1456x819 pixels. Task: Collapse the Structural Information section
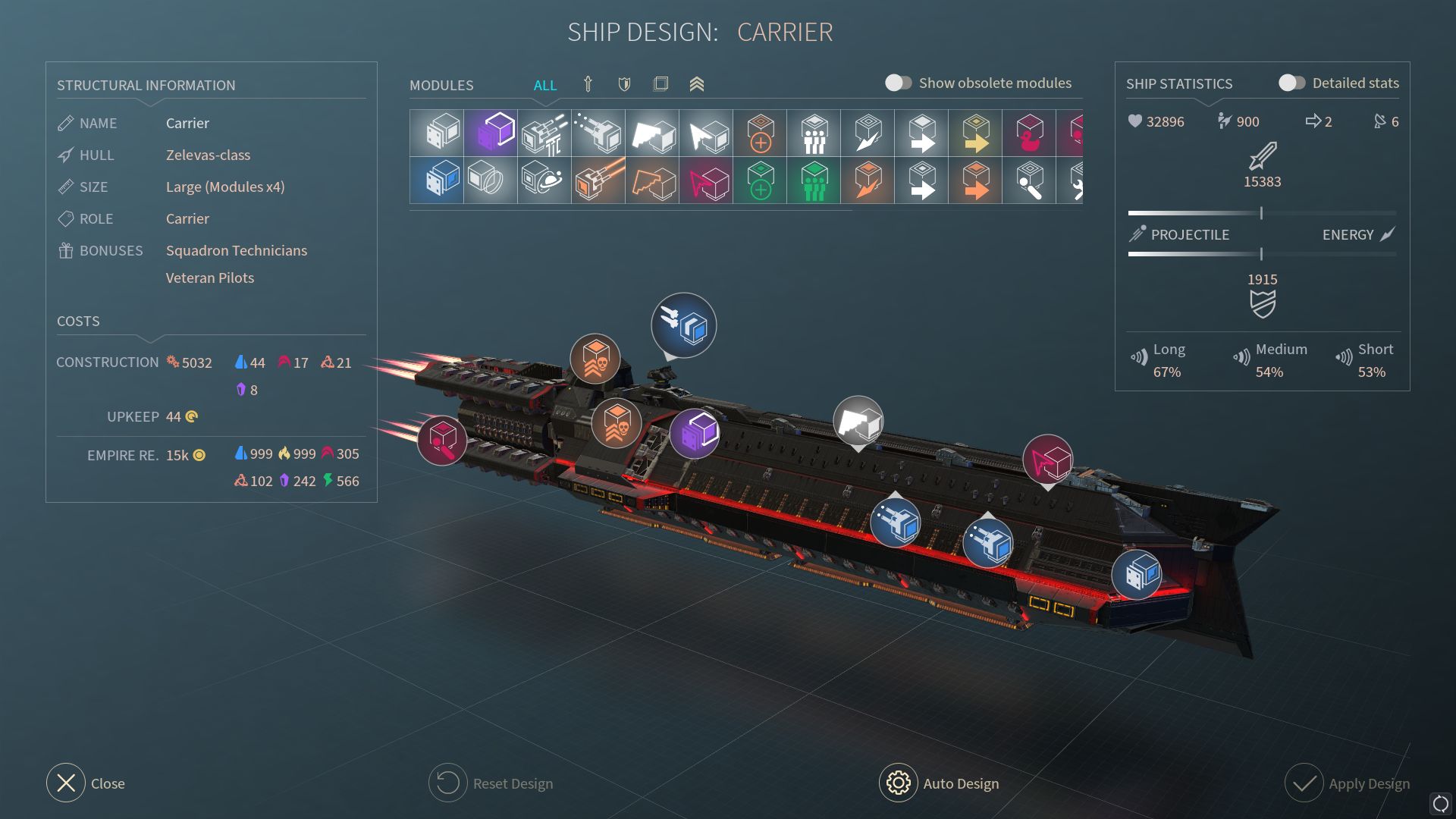pos(146,85)
